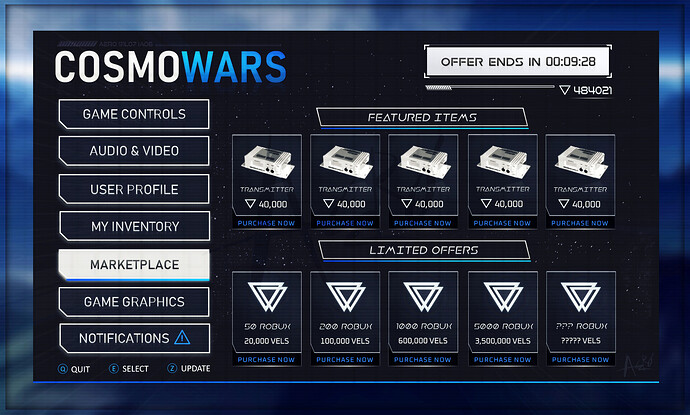Purchase the 1000 Robux limited offer

coord(423,359)
